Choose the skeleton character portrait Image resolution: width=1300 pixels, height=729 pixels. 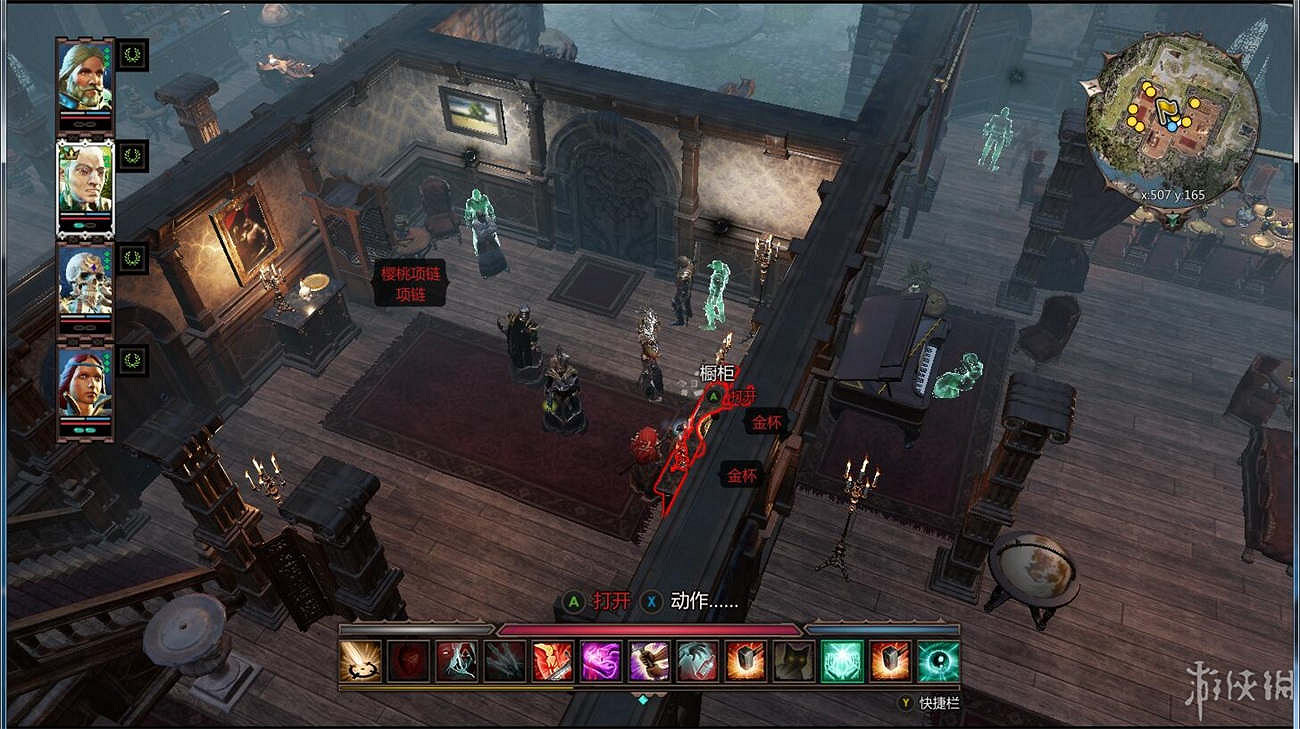click(x=85, y=282)
